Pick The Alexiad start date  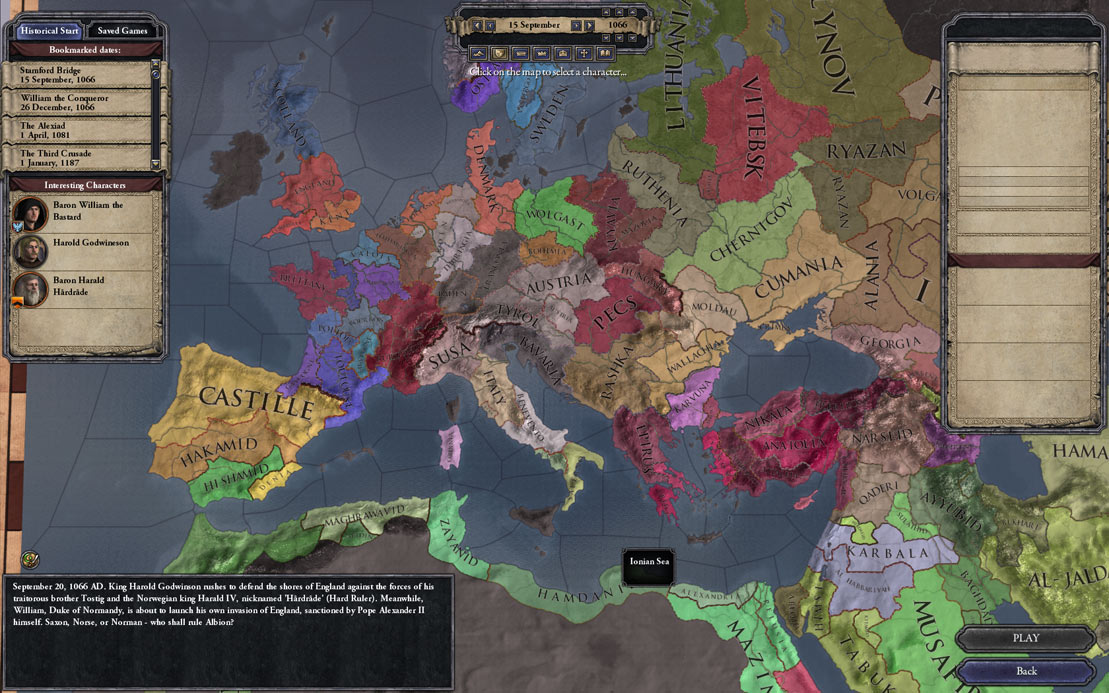click(x=78, y=131)
